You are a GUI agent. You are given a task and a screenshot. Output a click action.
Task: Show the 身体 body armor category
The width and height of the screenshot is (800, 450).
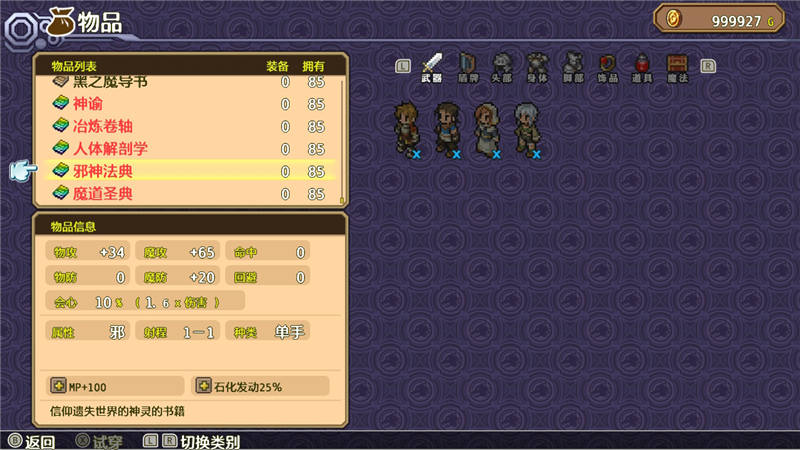tap(538, 67)
